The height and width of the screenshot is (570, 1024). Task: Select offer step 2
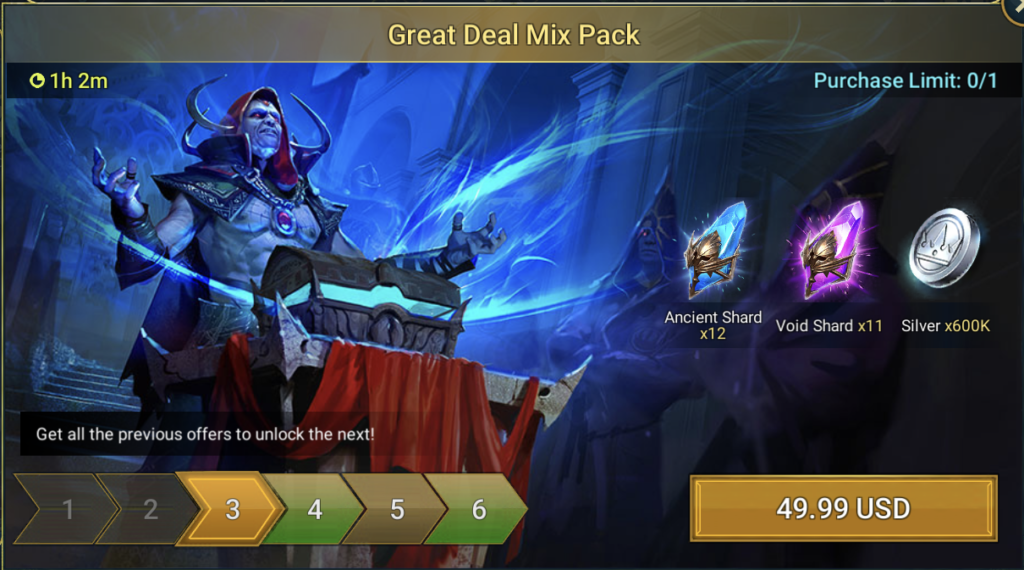click(150, 510)
